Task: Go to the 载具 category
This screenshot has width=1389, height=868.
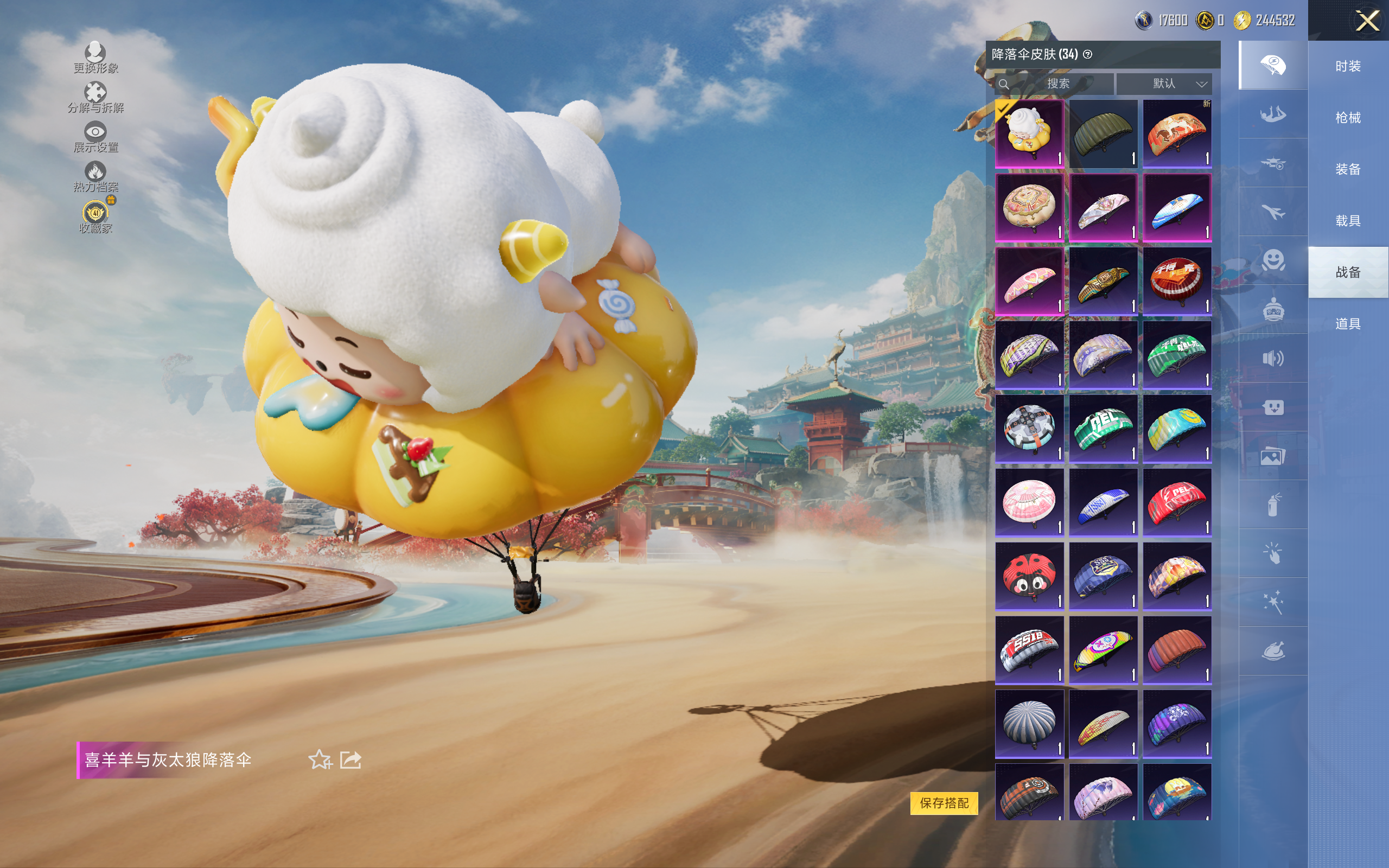Action: pyautogui.click(x=1348, y=221)
